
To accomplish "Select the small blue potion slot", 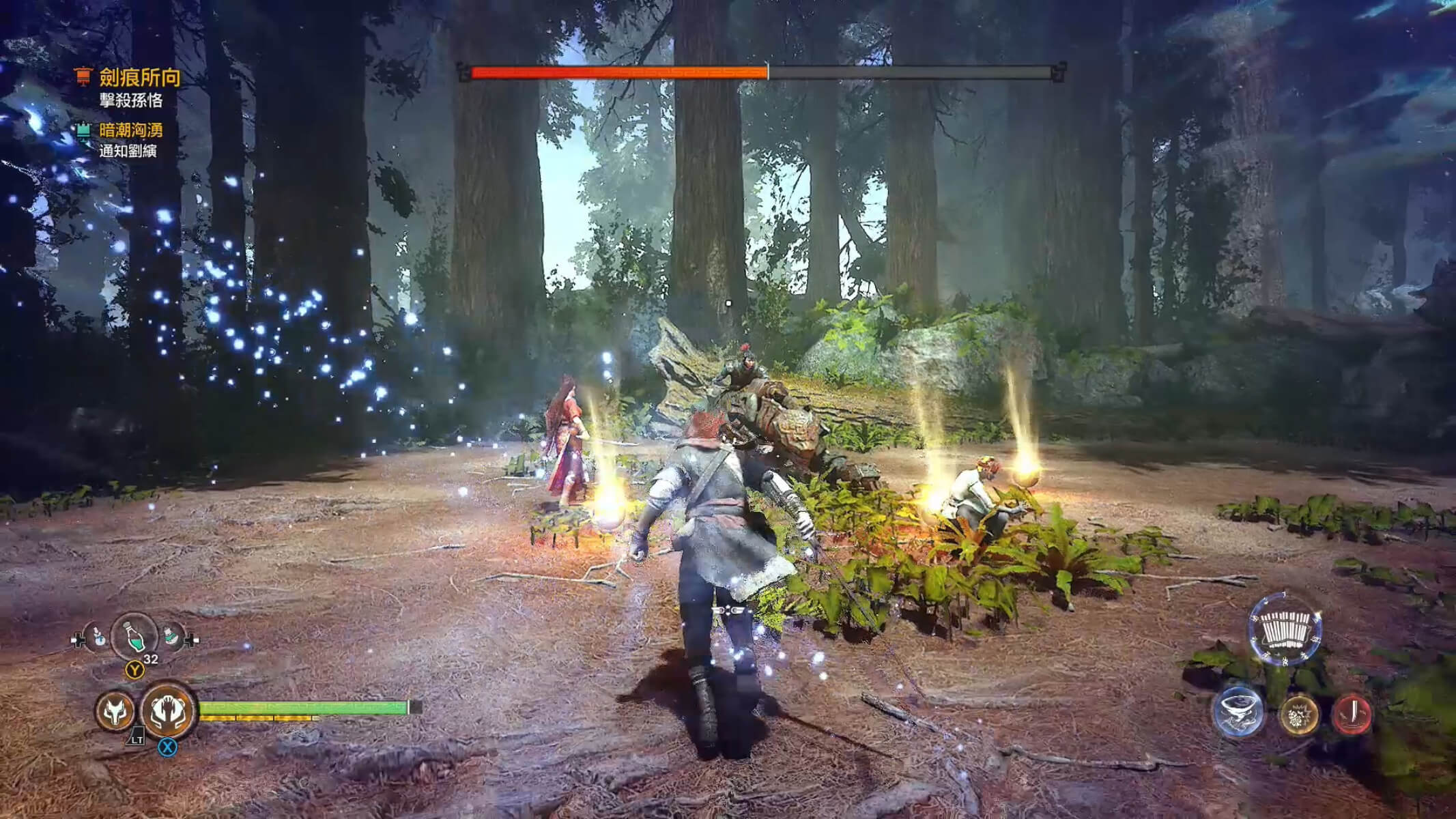I will (x=98, y=637).
